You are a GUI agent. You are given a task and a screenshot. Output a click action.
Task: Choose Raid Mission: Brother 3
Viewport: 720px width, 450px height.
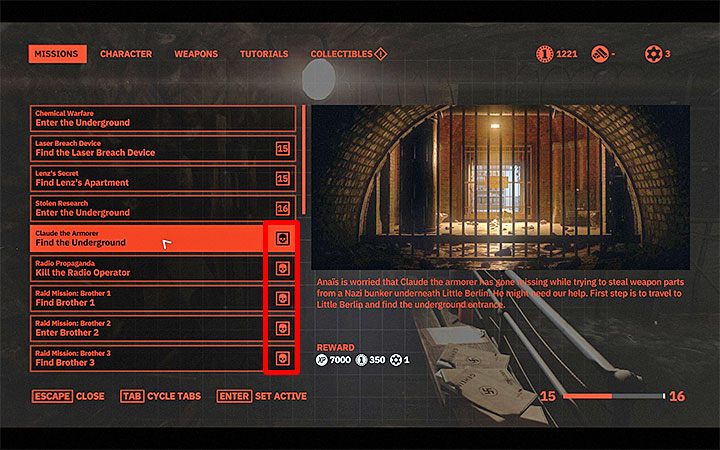coord(148,358)
